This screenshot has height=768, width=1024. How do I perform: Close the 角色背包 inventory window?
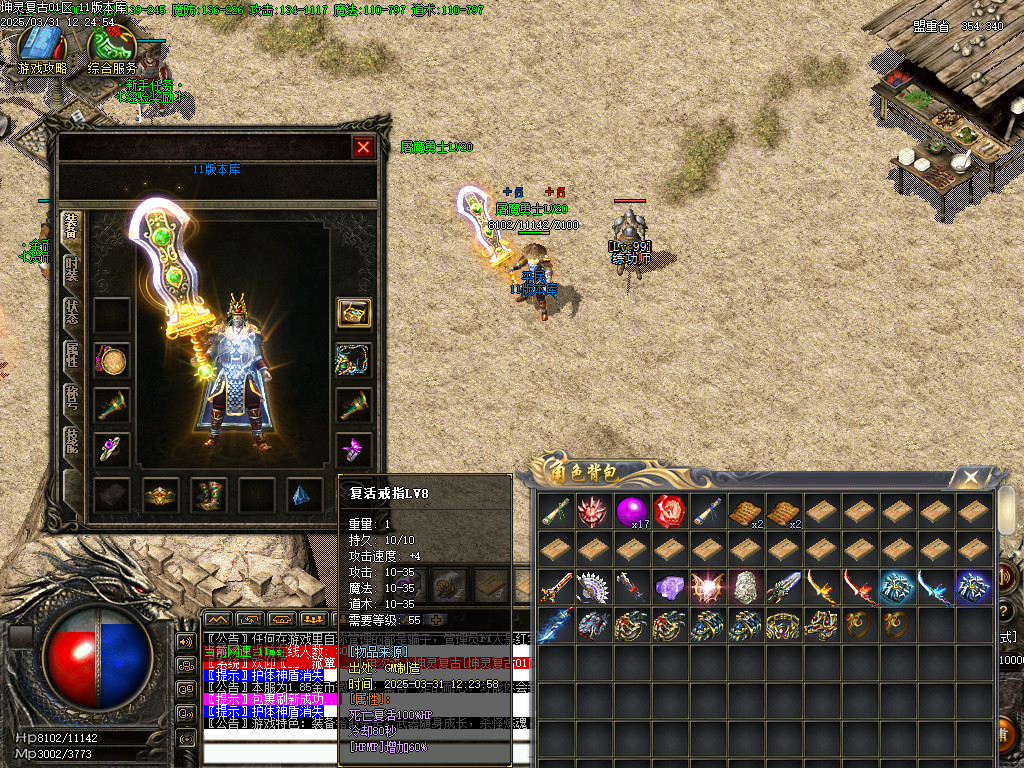(970, 477)
